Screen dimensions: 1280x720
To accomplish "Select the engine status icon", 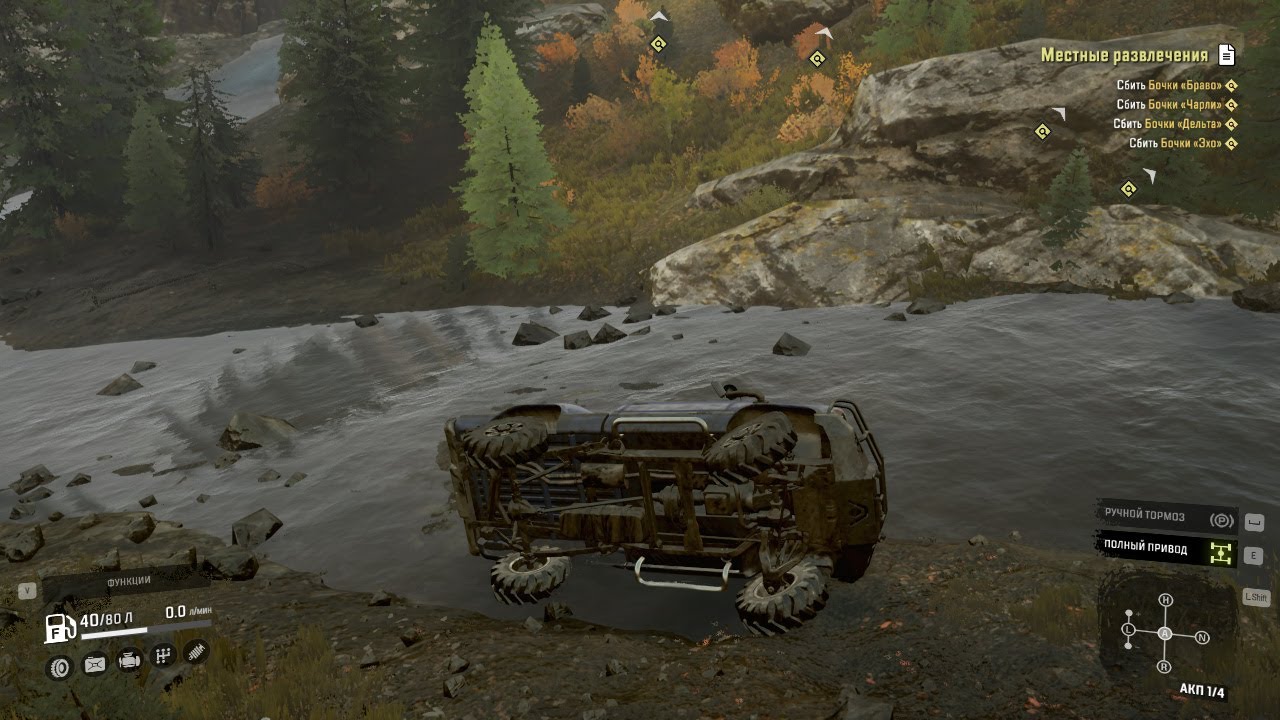I will coord(129,660).
